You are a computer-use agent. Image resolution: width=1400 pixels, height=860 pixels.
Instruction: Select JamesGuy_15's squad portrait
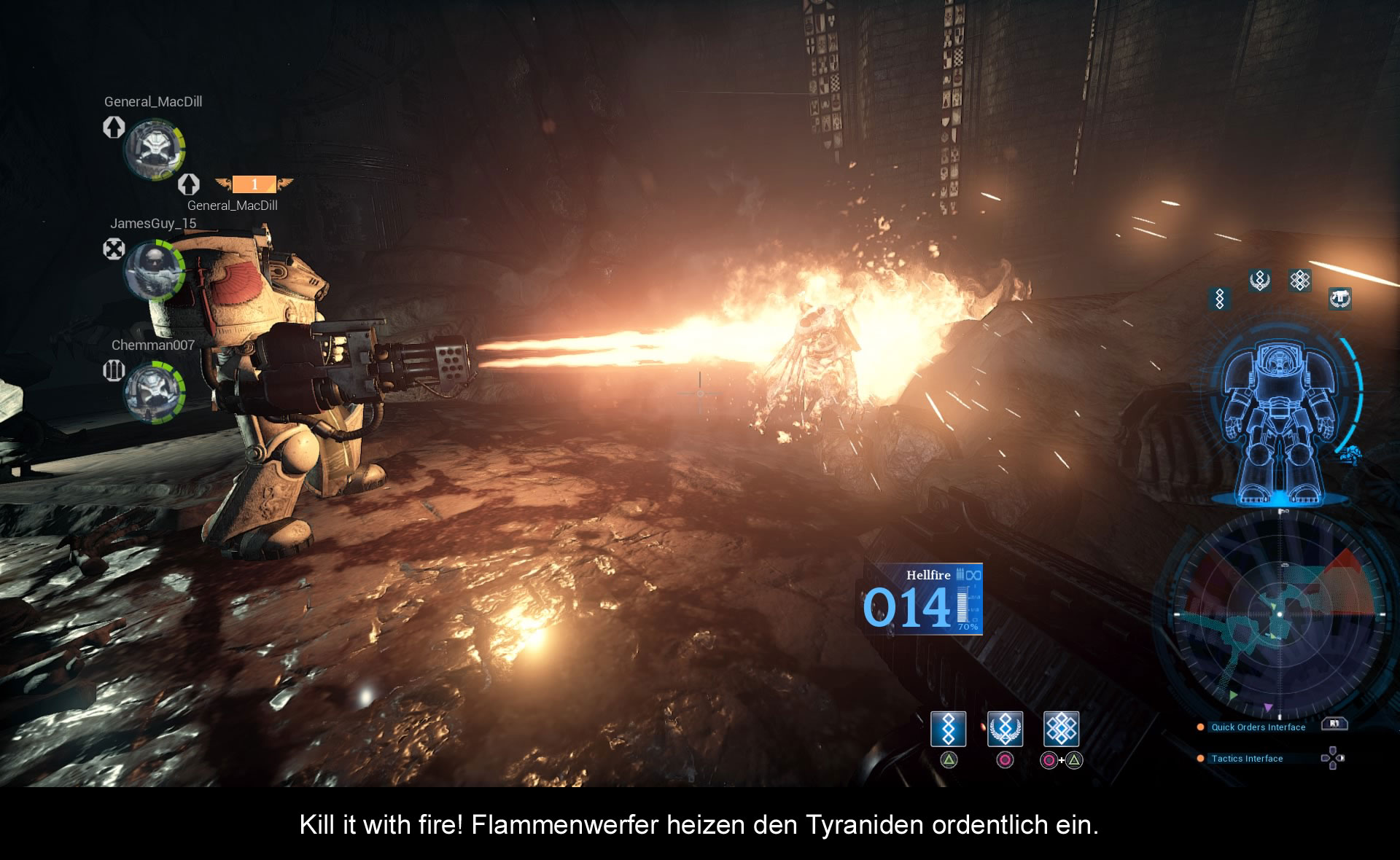(154, 270)
